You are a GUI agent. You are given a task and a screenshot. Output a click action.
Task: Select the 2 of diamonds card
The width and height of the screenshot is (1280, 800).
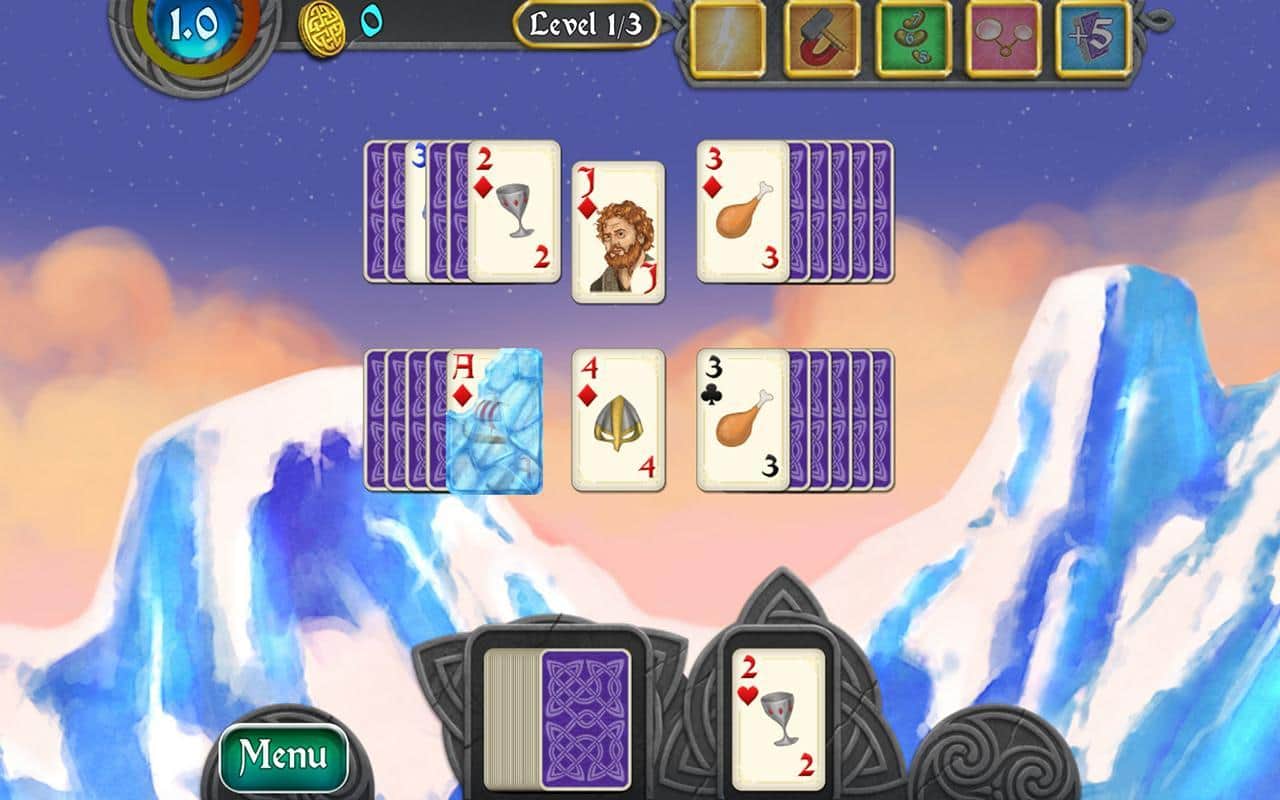click(x=514, y=211)
